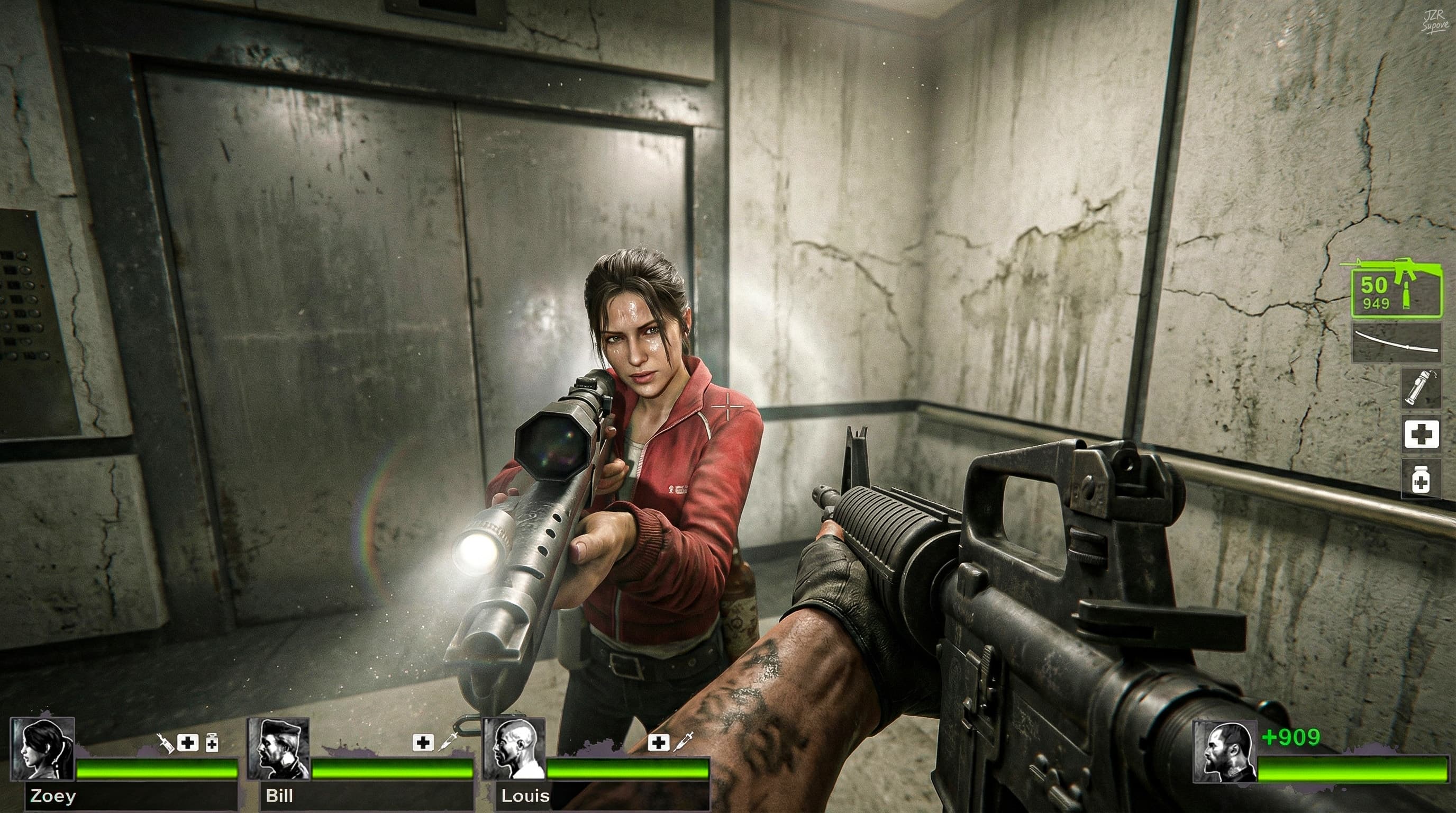Click the Bill name label

tap(279, 797)
